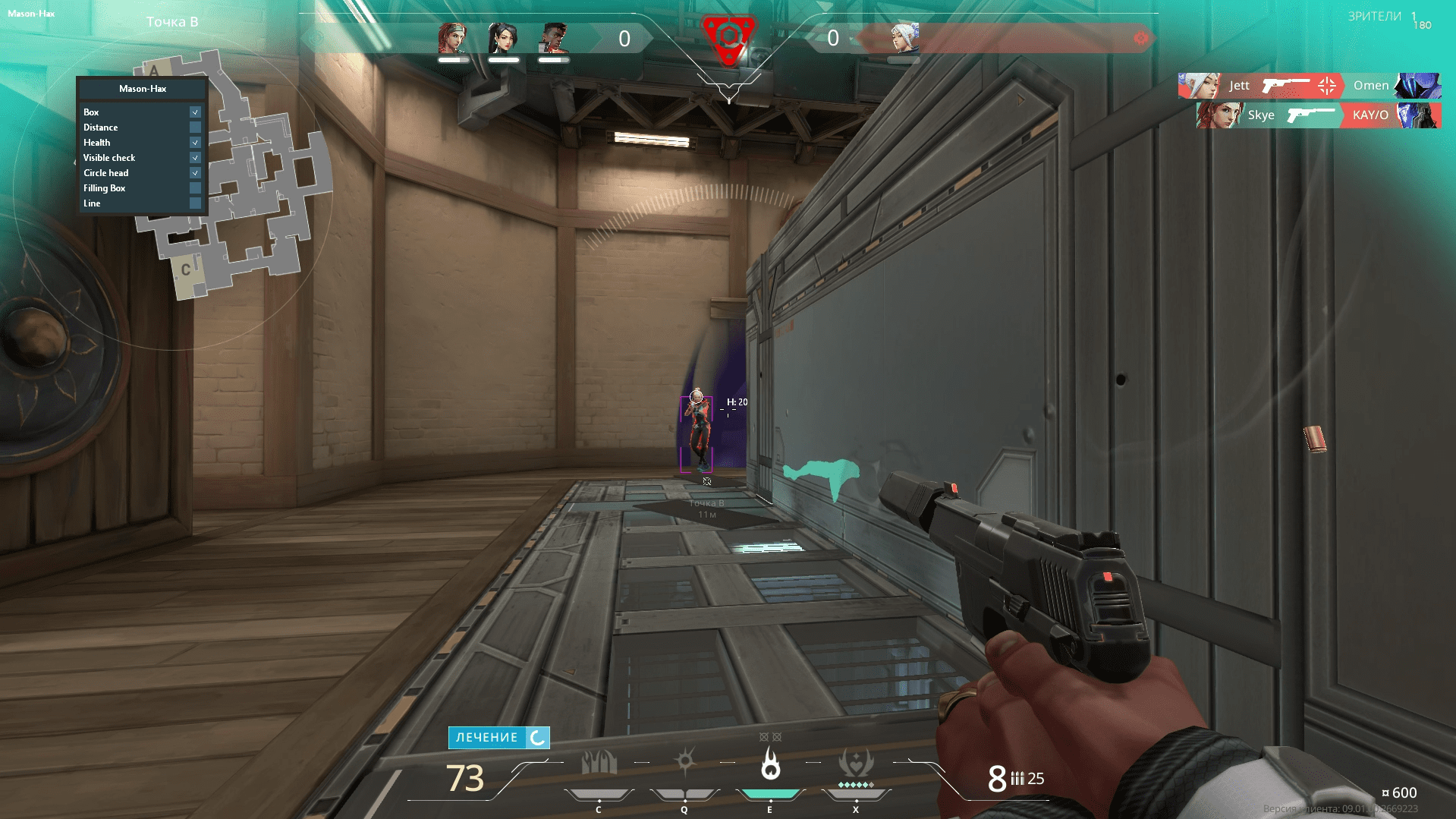
Task: Click the Skye eliminated KAY/O kill feed entry
Action: [x=1318, y=115]
